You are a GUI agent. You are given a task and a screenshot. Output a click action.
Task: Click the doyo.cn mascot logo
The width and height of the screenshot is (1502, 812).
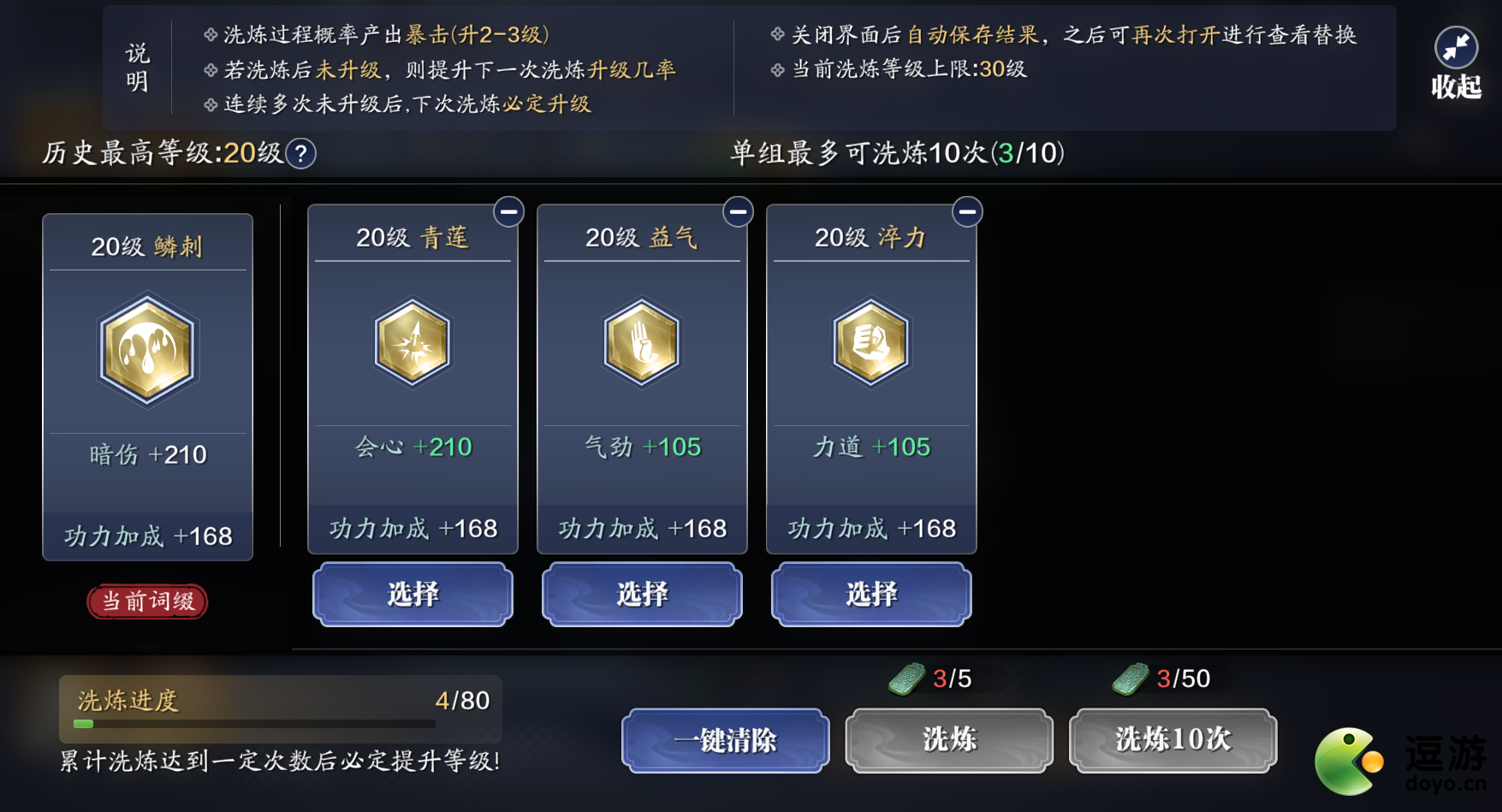click(x=1350, y=760)
